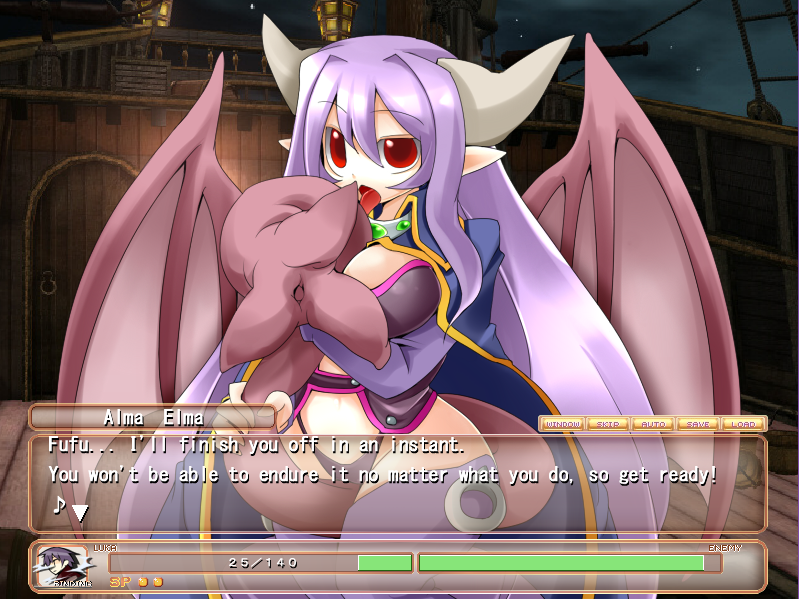Open the LOAD menu

click(743, 424)
